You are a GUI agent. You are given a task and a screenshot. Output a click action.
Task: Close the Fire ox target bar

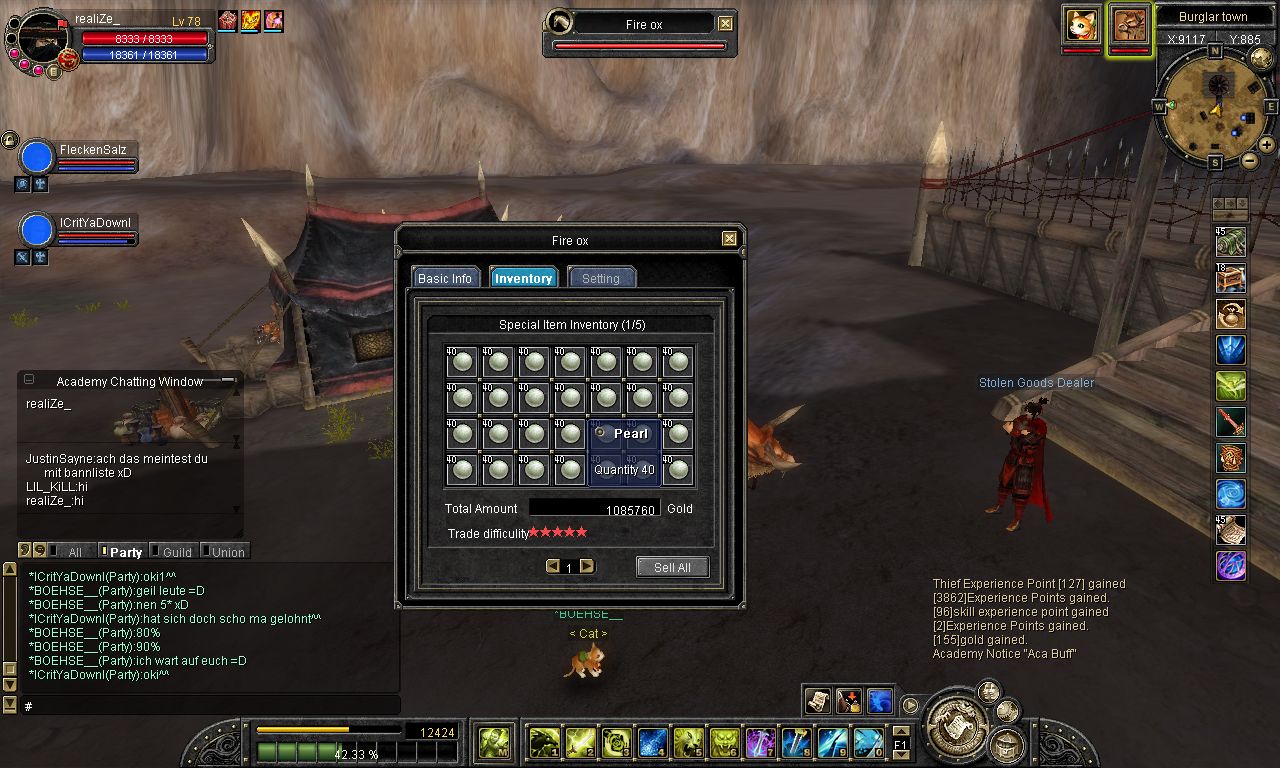click(x=725, y=24)
